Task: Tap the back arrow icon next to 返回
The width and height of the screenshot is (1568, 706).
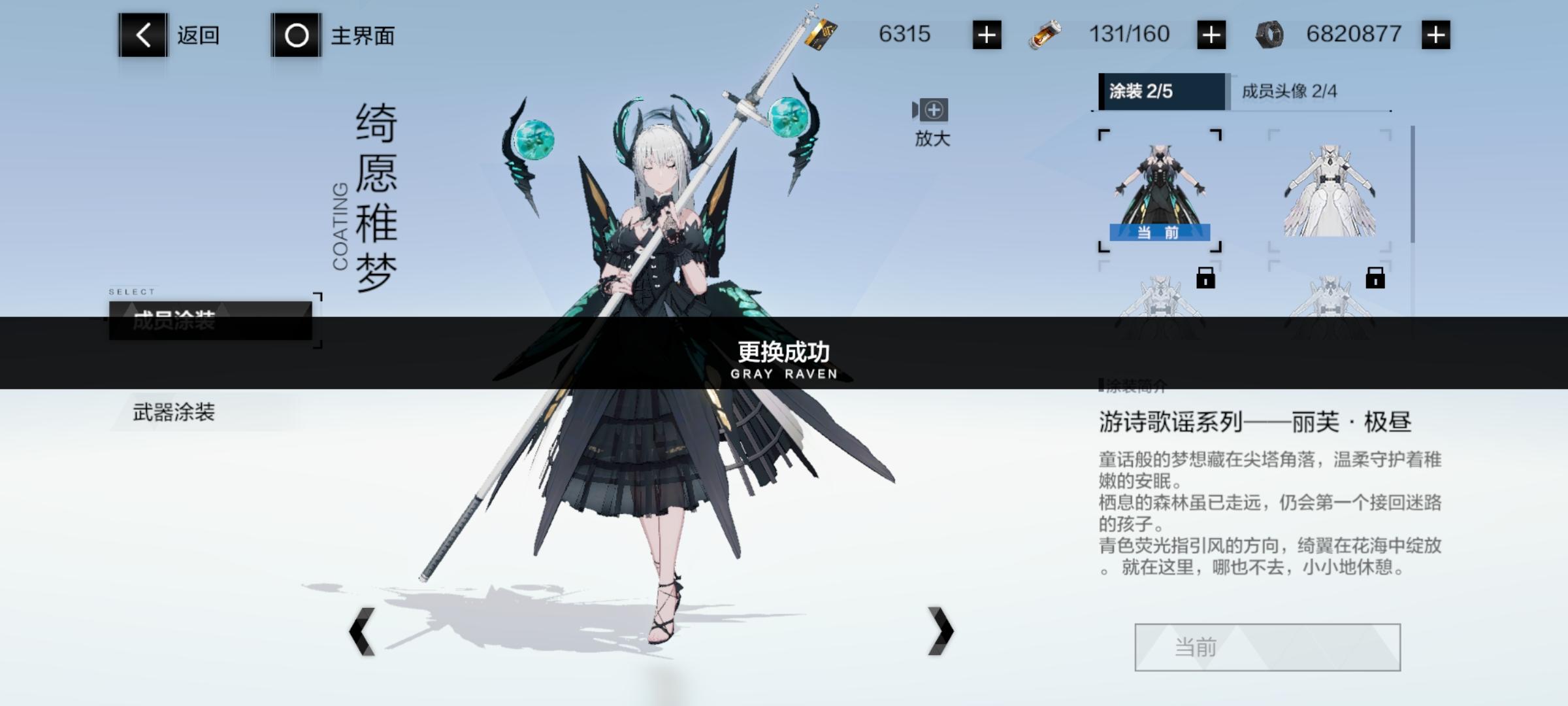Action: coord(142,34)
